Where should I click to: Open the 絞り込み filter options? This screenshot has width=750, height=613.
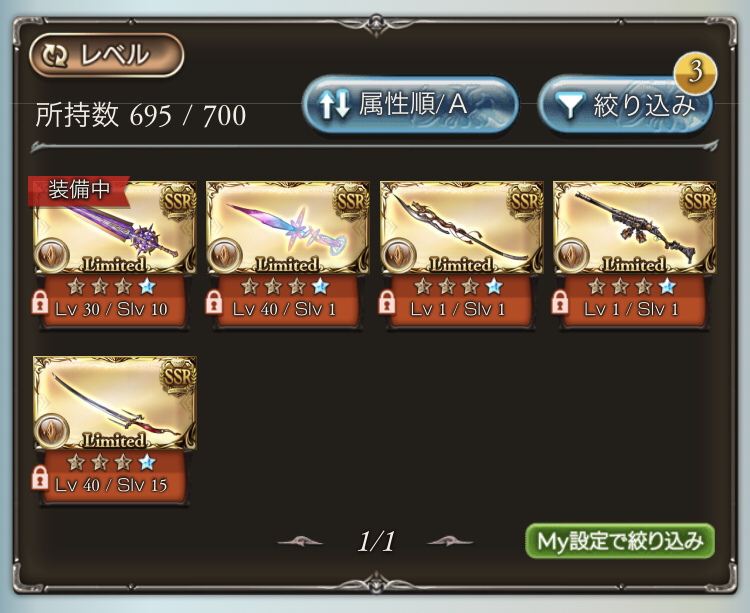[x=625, y=105]
